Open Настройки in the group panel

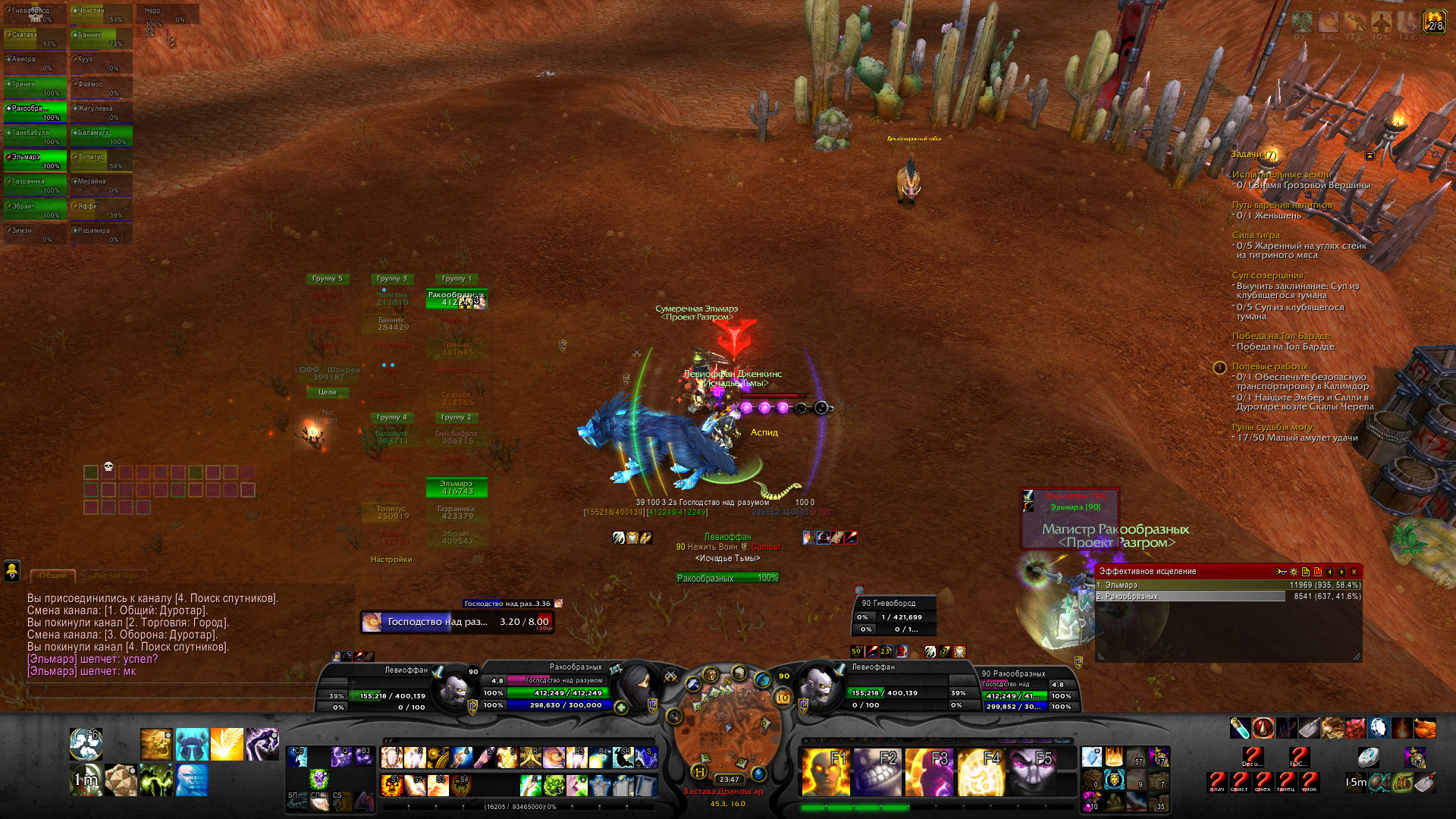point(391,560)
